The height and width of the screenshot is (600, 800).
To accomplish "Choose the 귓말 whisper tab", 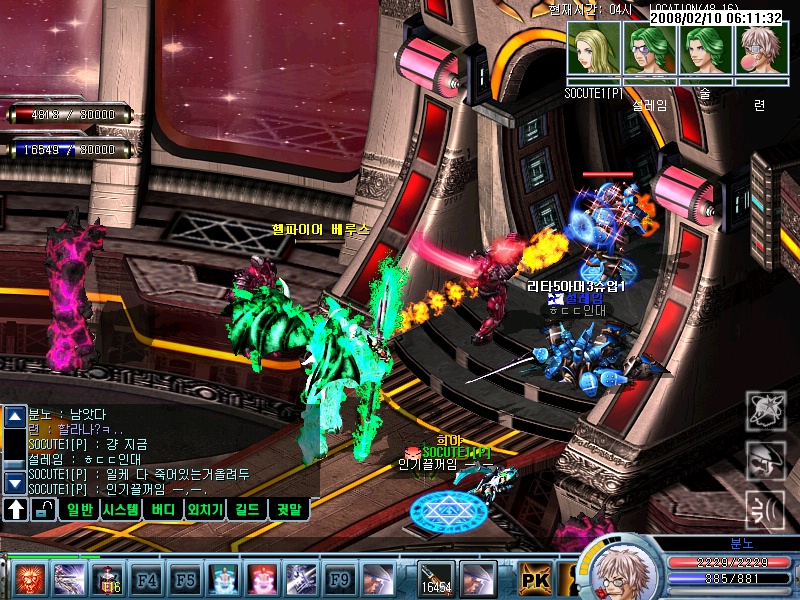I will point(291,510).
